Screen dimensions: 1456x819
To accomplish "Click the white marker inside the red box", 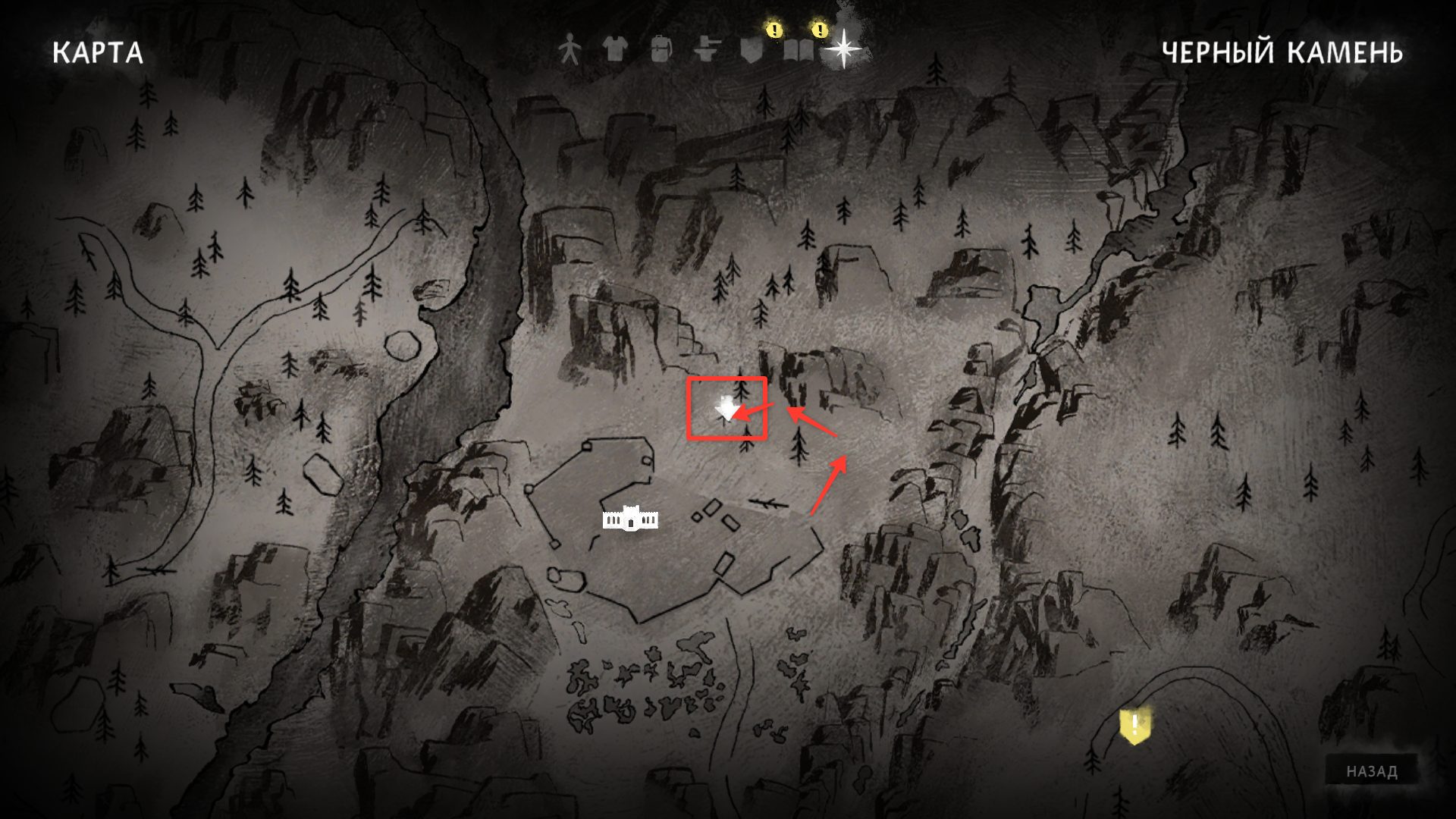I will [x=726, y=409].
